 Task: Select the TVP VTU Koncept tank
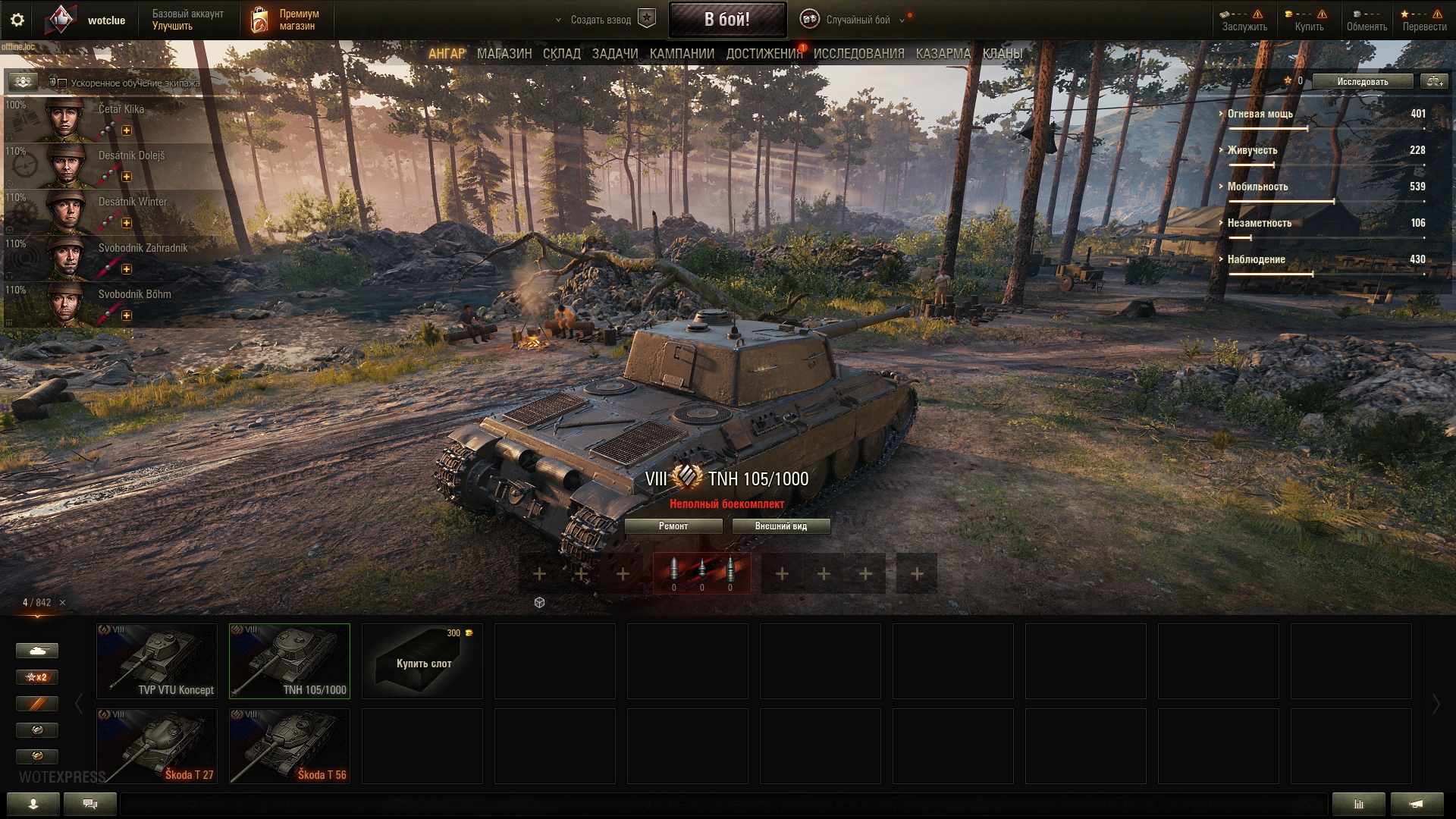pyautogui.click(x=157, y=661)
